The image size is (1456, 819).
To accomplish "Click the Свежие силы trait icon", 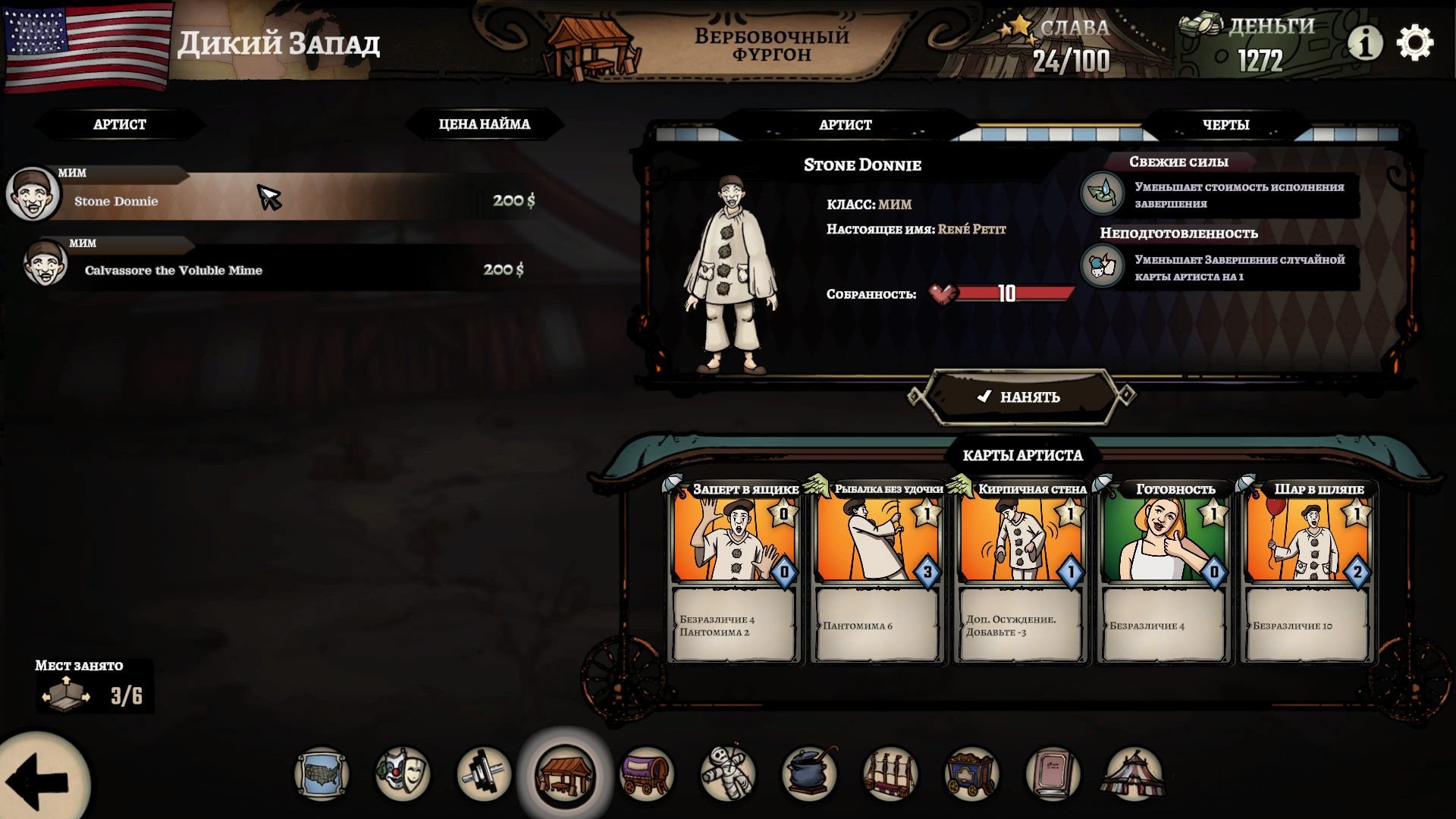I will (x=1102, y=193).
